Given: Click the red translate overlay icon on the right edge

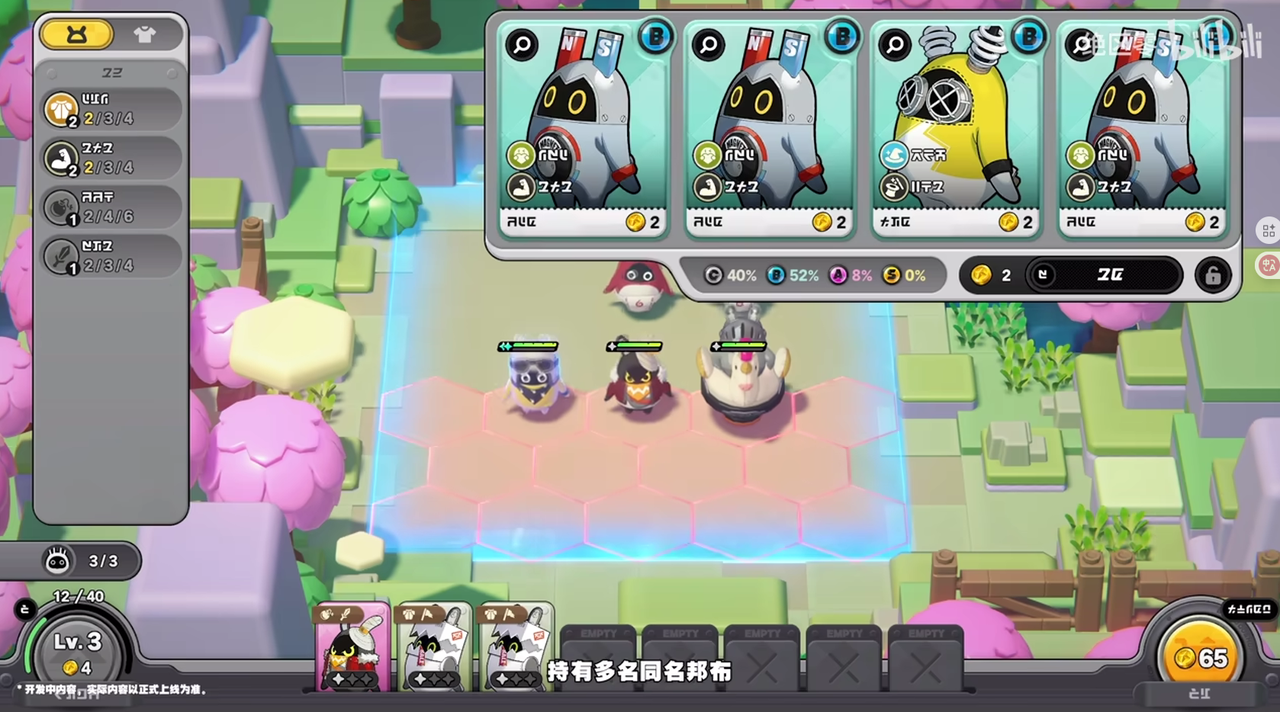Looking at the screenshot, I should (1267, 265).
